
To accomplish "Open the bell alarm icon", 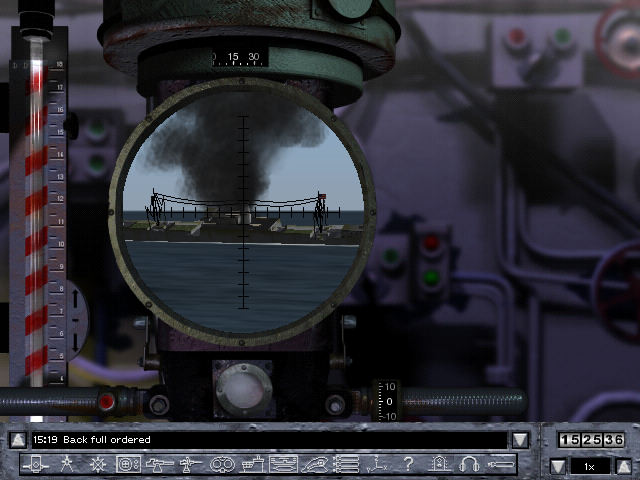I will click(438, 464).
